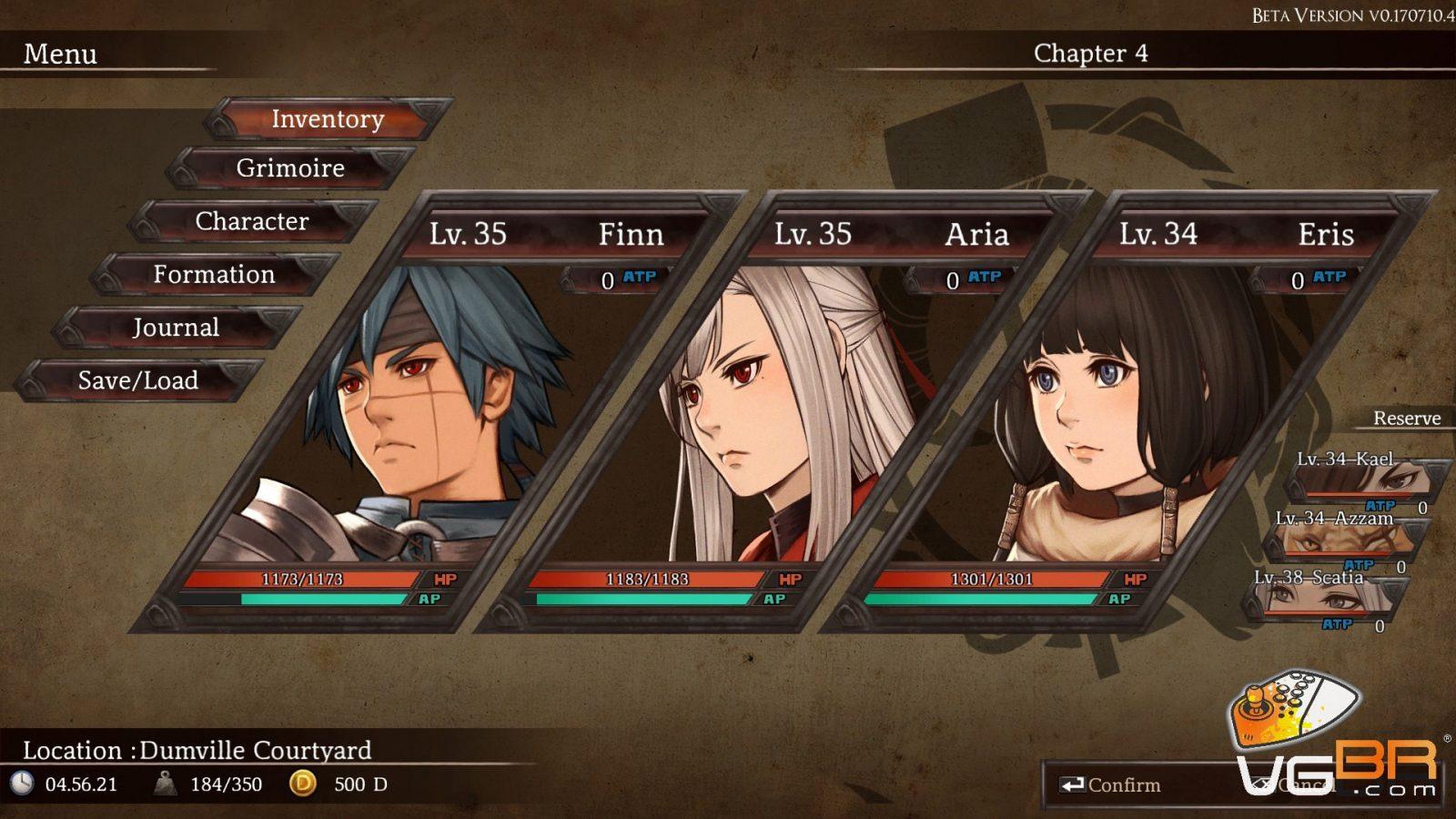Choose the Formation menu option

214,274
